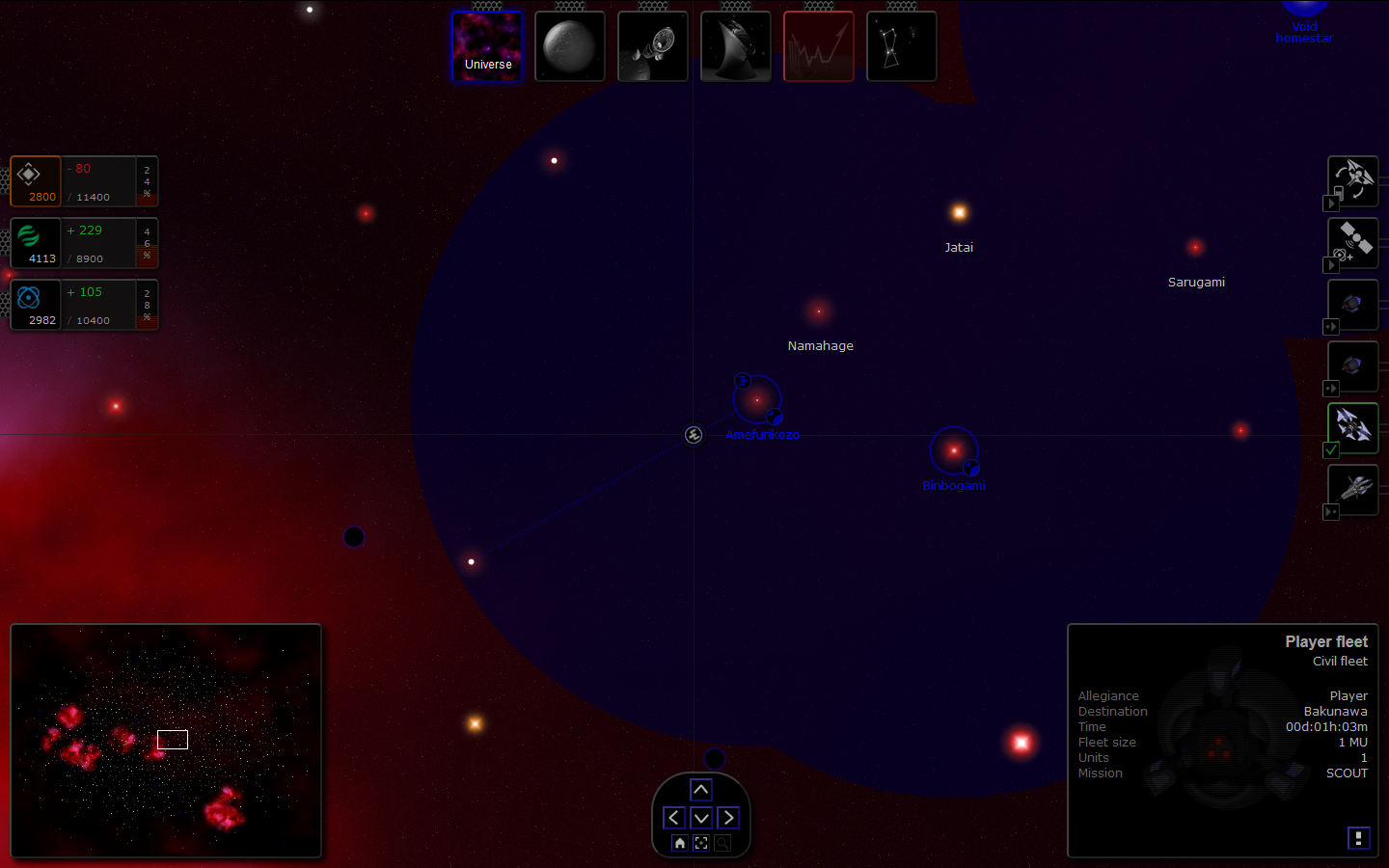Adjust the green resource percentage control

[147, 243]
